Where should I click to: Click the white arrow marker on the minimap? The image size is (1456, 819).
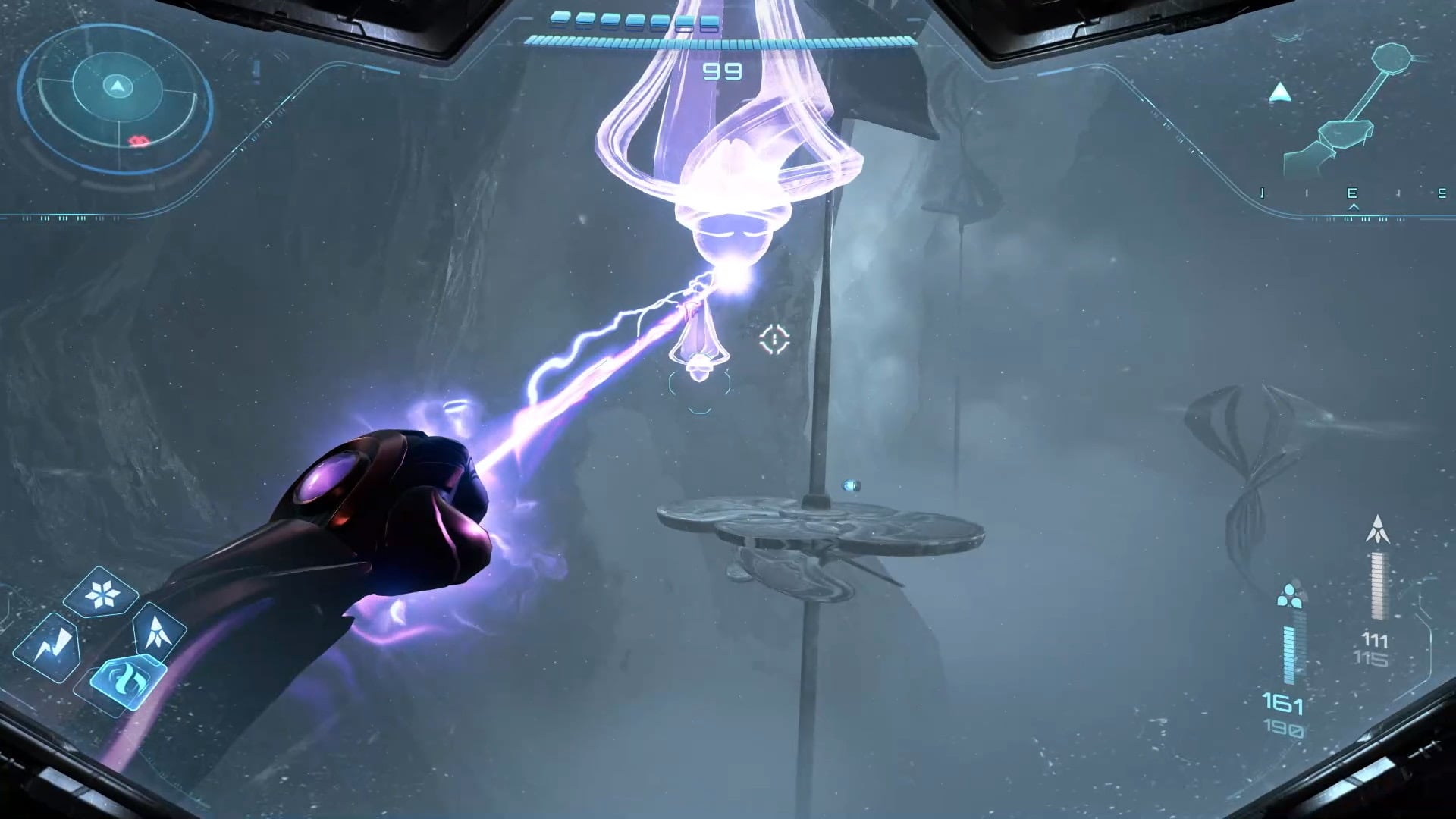point(1280,93)
